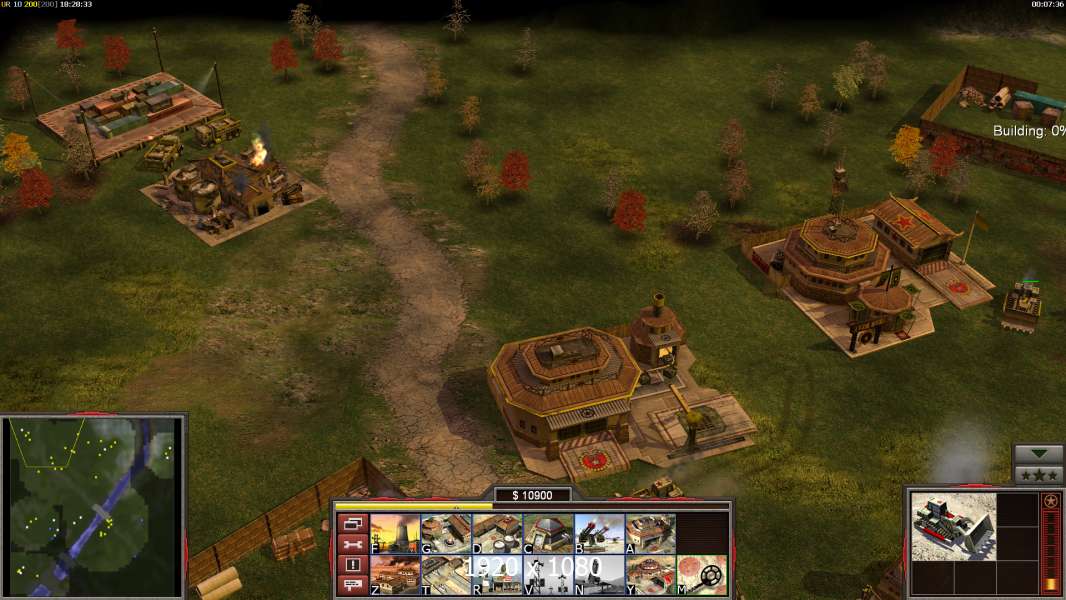Choose the build icon labeled A

point(650,533)
